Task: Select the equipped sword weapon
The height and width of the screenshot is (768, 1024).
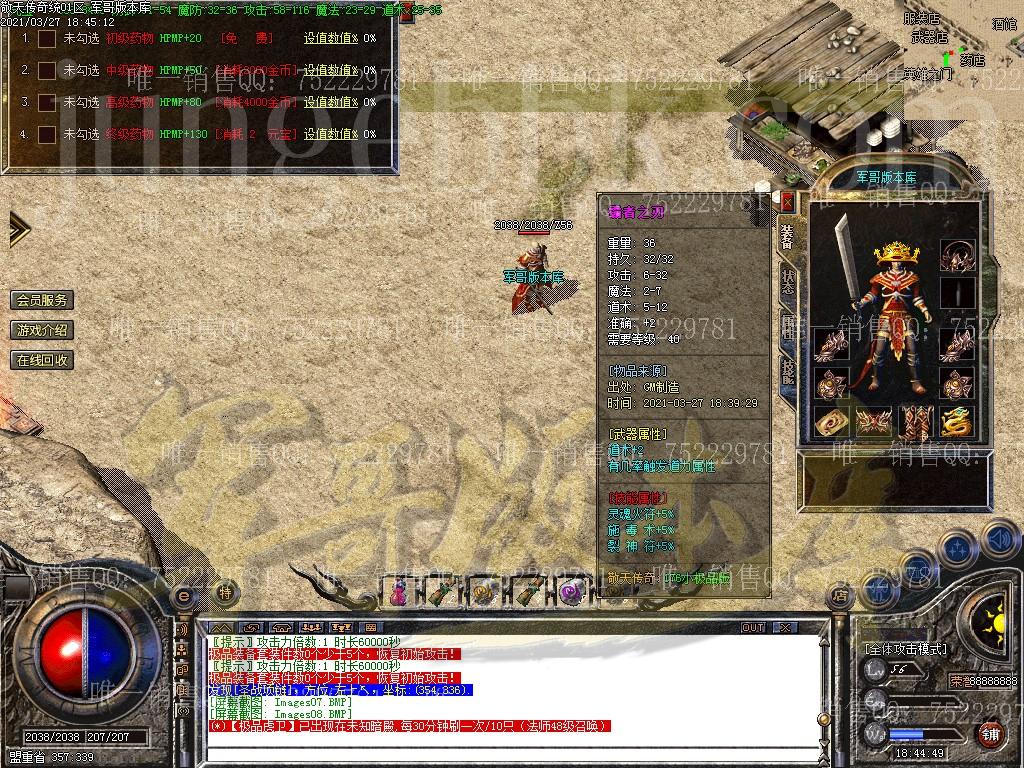Action: coord(844,260)
